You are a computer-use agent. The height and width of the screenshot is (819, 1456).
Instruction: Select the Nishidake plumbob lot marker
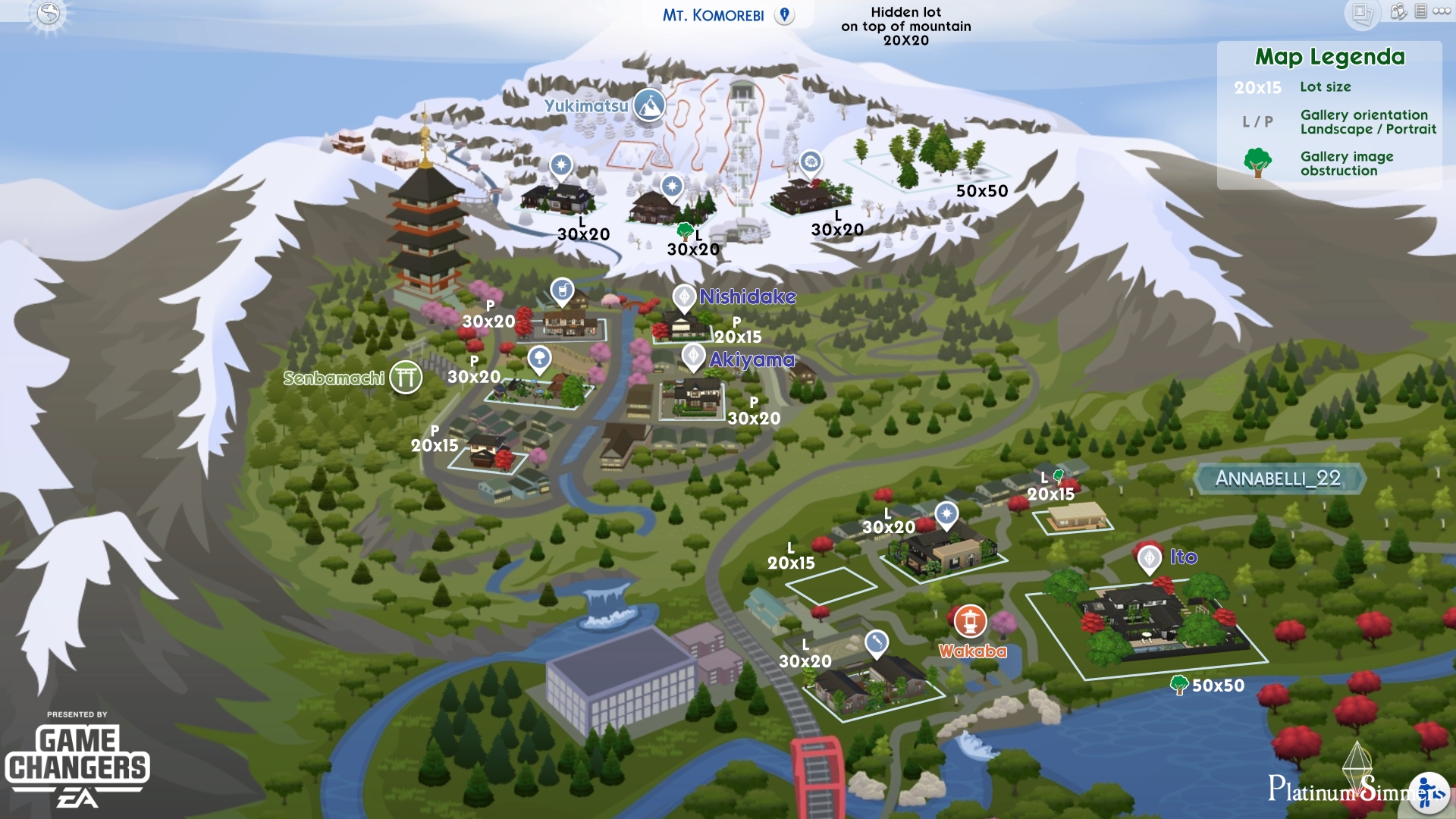point(685,297)
